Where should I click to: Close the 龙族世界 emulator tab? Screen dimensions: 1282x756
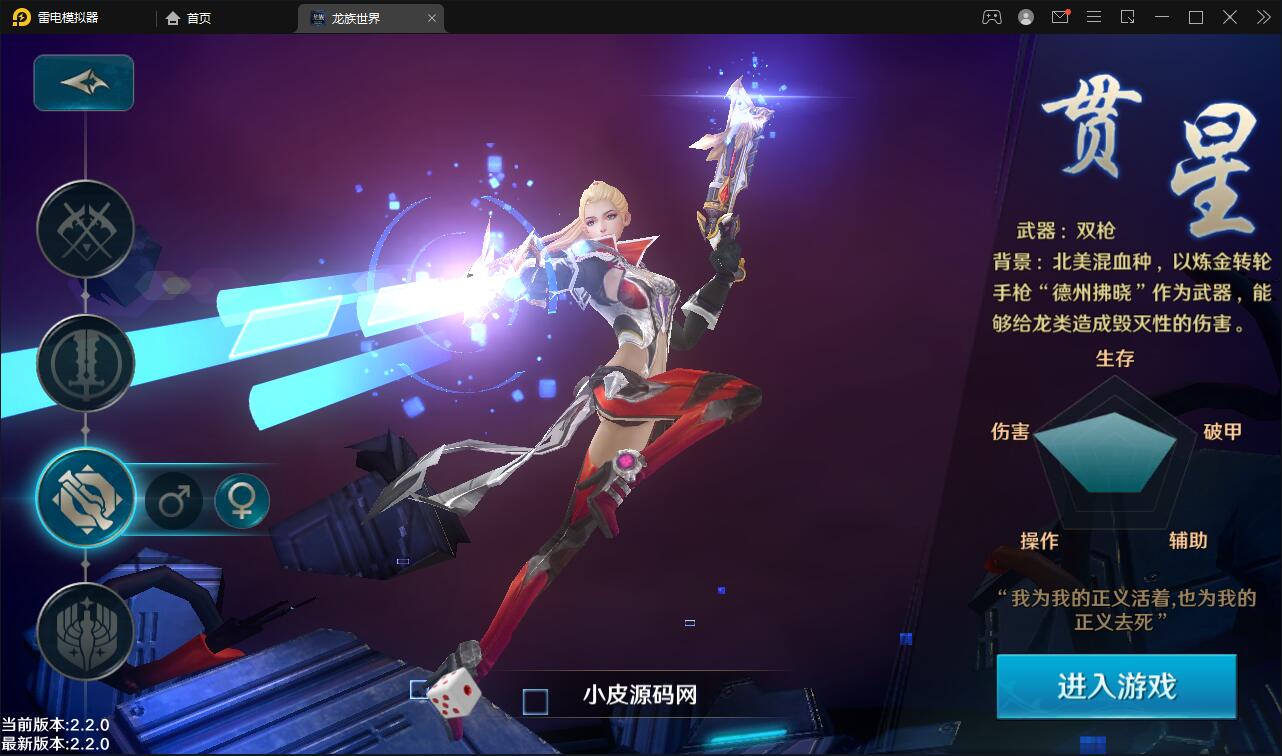tap(432, 18)
